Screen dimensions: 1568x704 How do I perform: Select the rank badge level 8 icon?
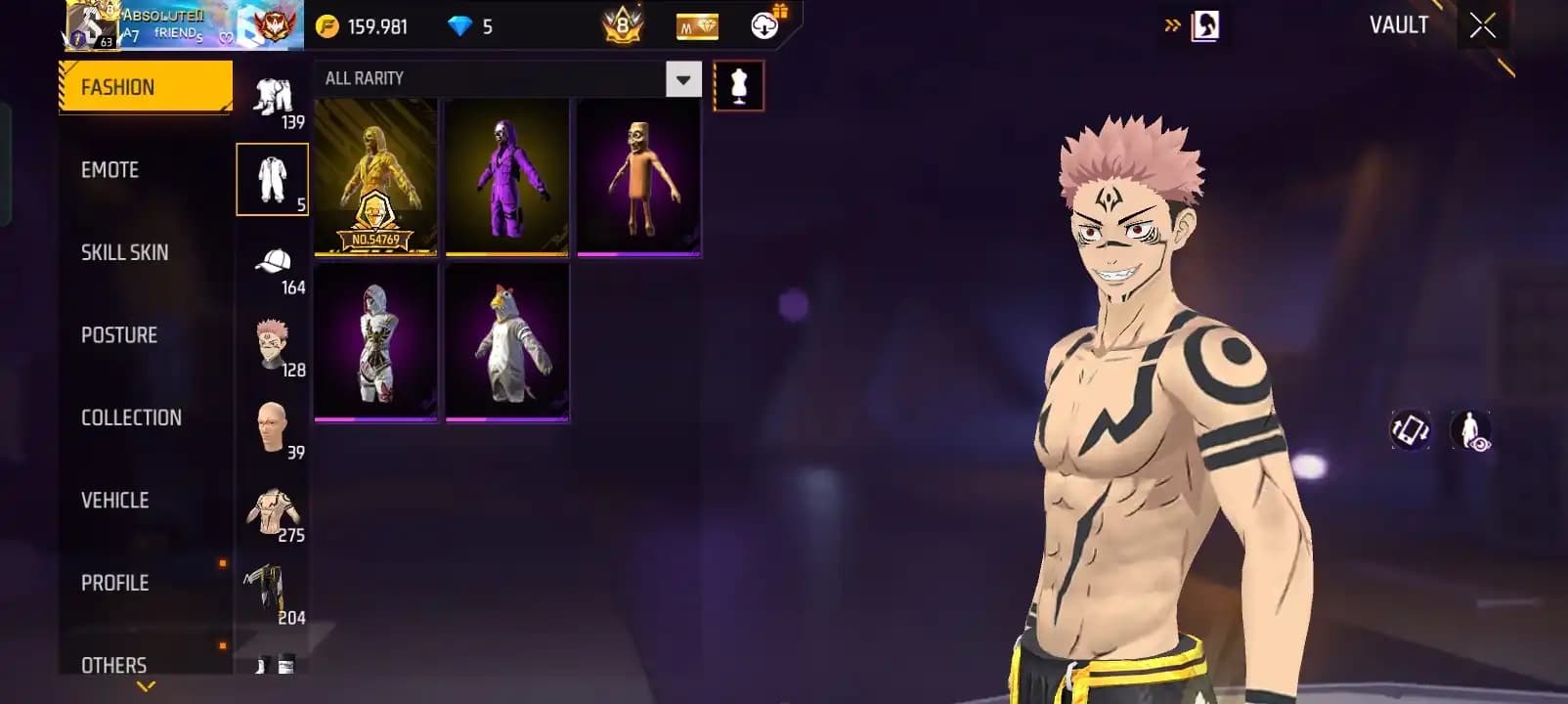623,24
